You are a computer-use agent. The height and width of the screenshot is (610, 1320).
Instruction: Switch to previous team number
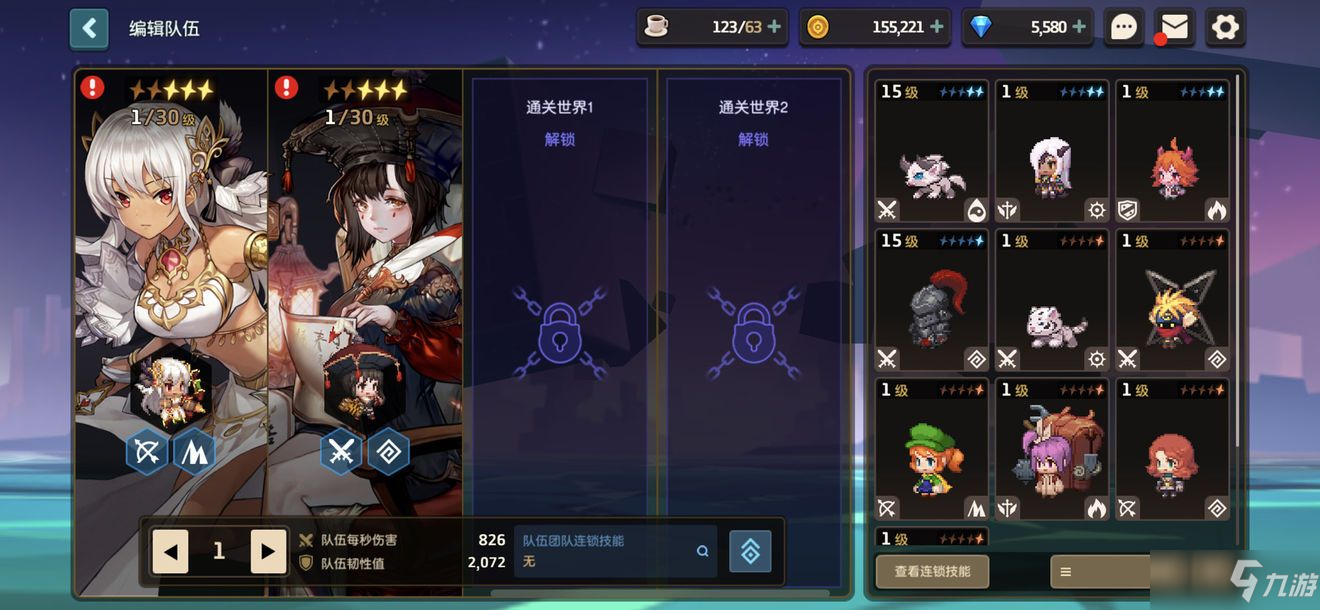coord(170,552)
